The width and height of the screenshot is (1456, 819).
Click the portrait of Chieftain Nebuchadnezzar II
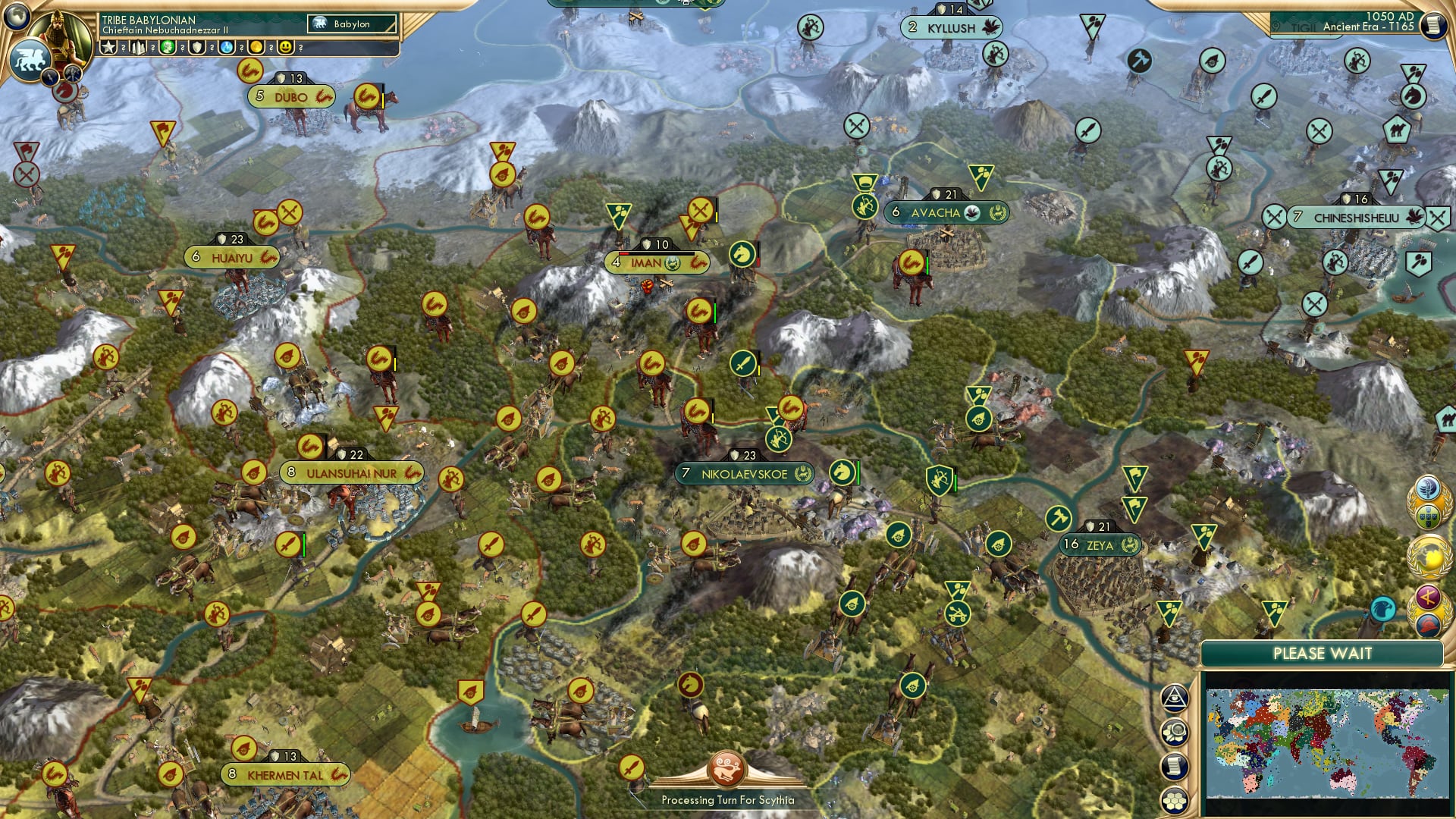point(58,34)
